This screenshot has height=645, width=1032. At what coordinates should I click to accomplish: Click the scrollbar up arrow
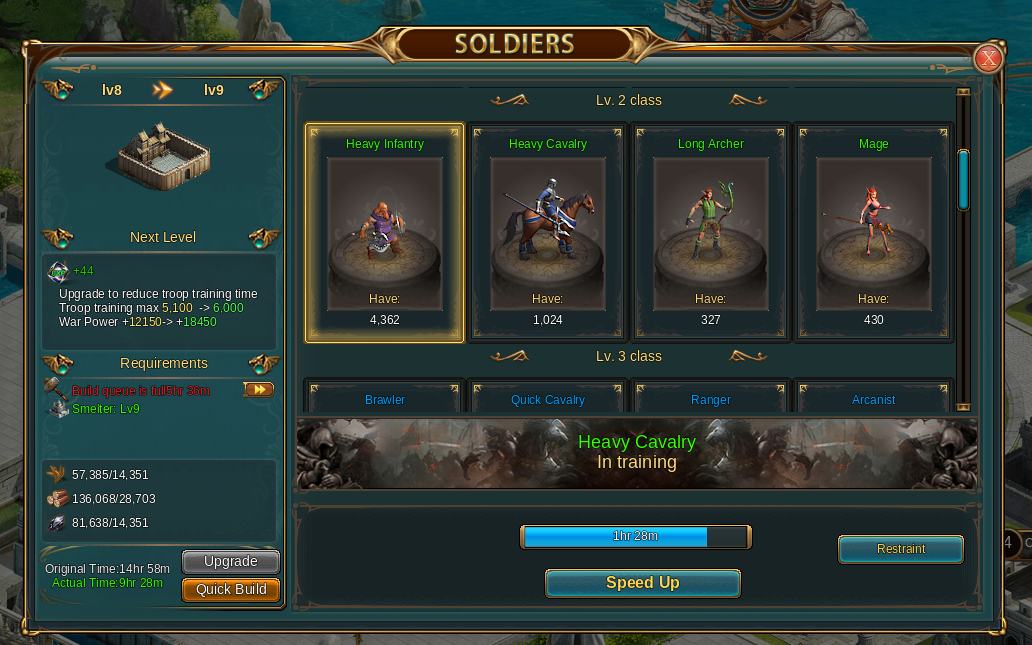(x=963, y=93)
